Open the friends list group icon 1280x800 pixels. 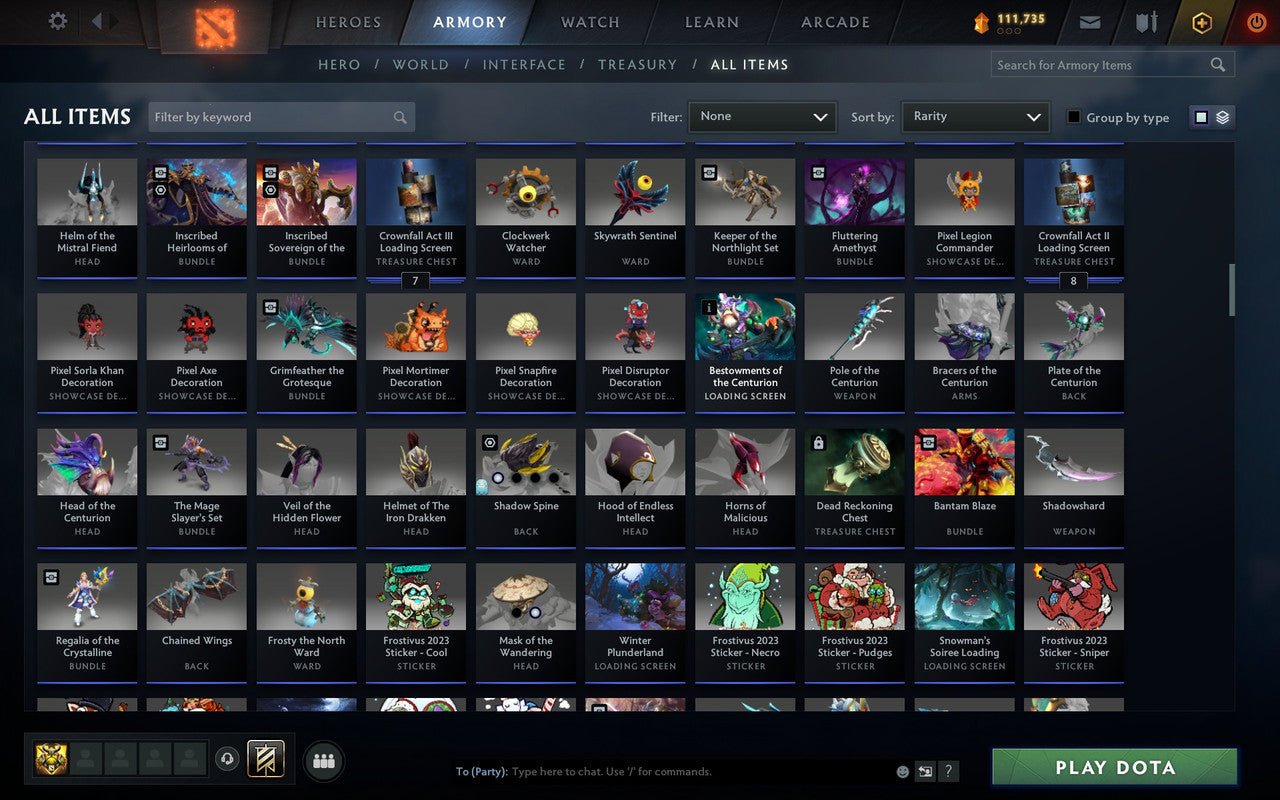(324, 759)
